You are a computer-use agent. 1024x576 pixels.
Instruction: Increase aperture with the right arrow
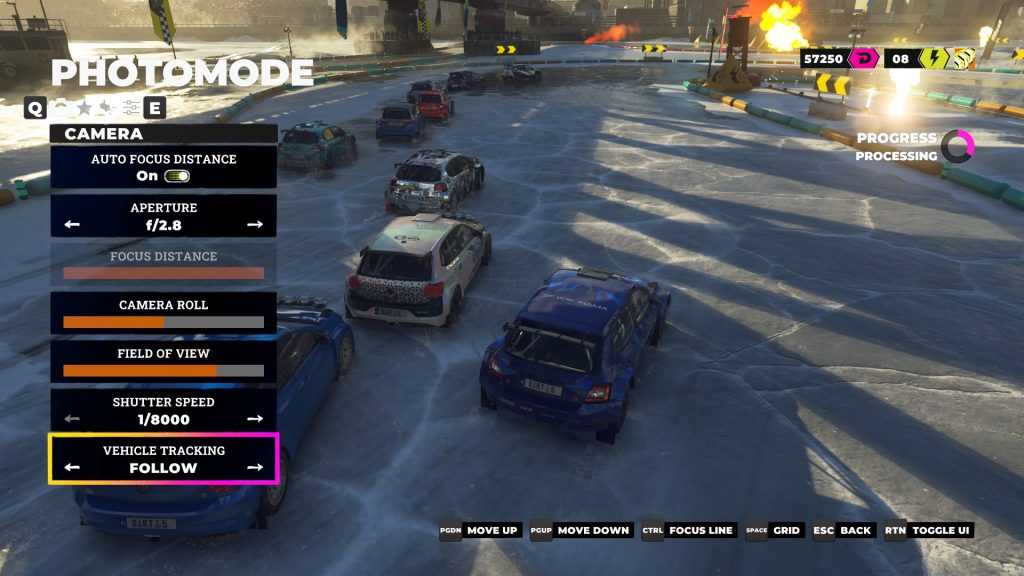(255, 225)
